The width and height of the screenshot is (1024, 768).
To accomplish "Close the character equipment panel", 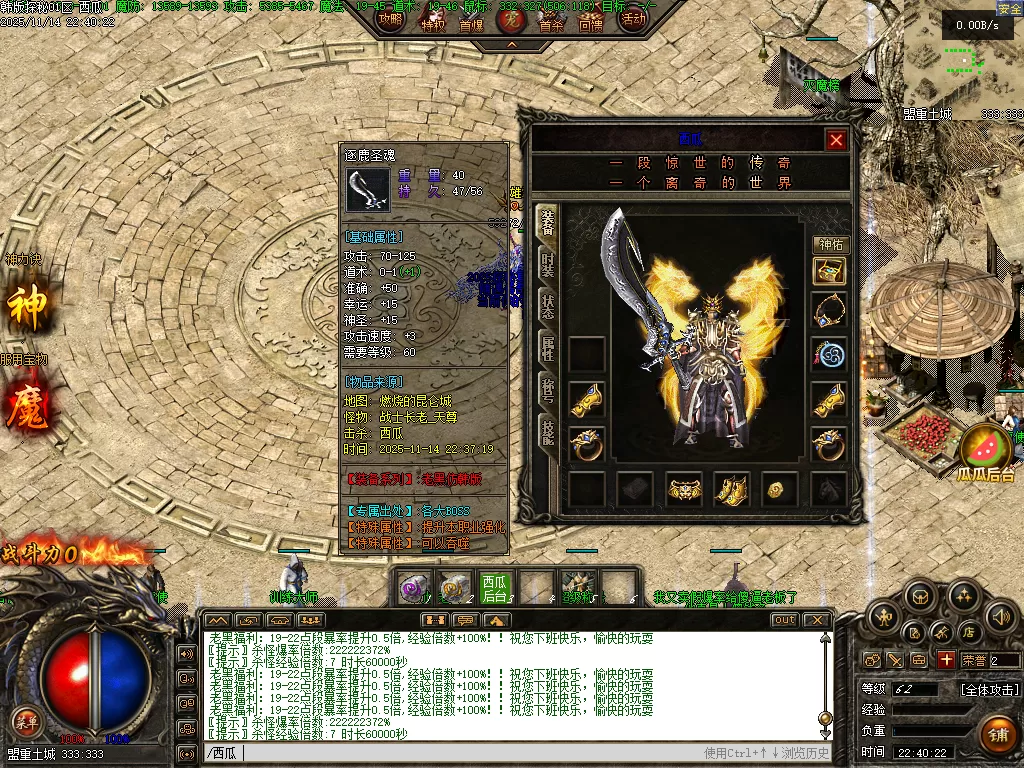I will [x=837, y=140].
